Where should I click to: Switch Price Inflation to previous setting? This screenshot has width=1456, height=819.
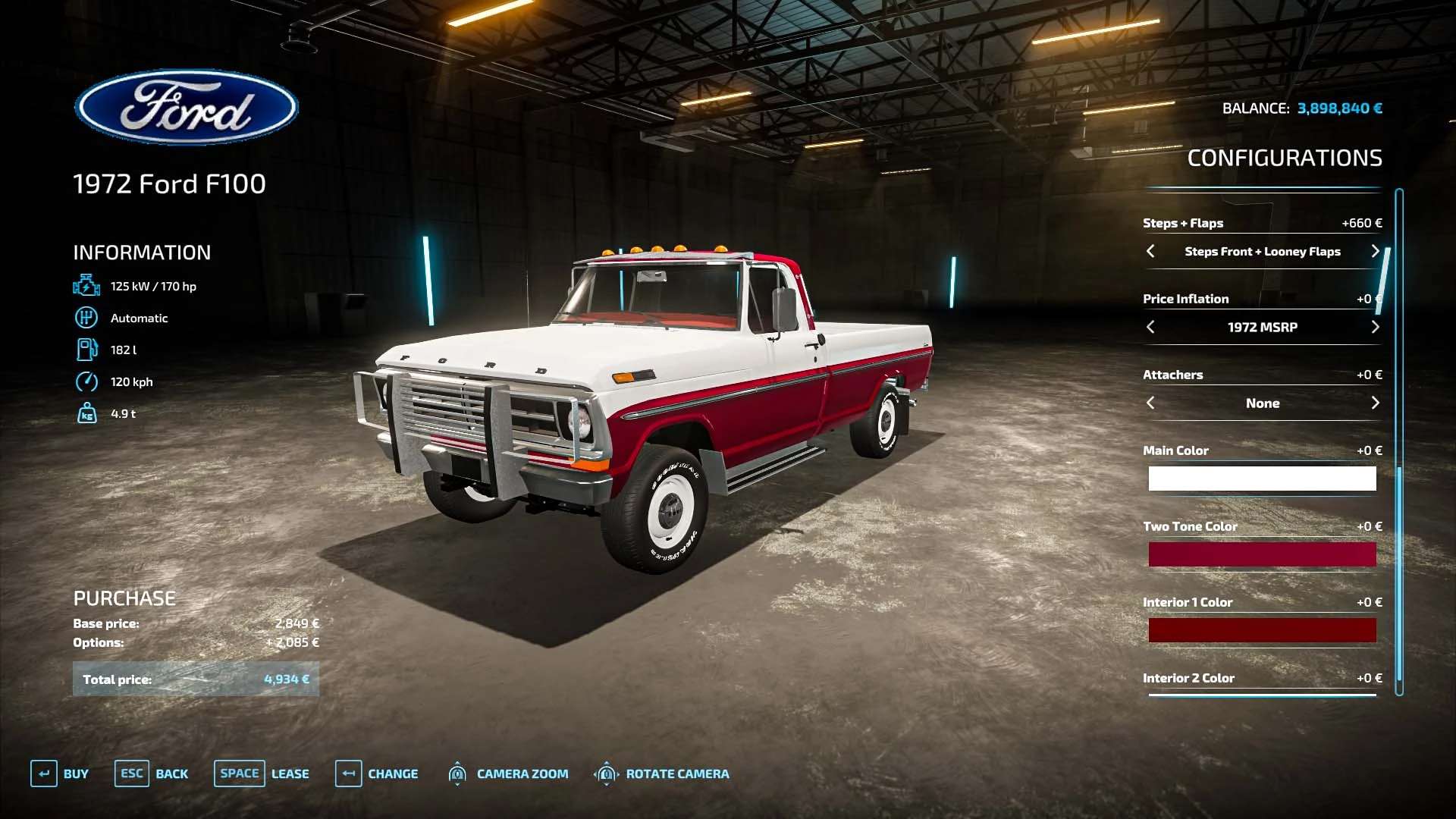(1150, 327)
